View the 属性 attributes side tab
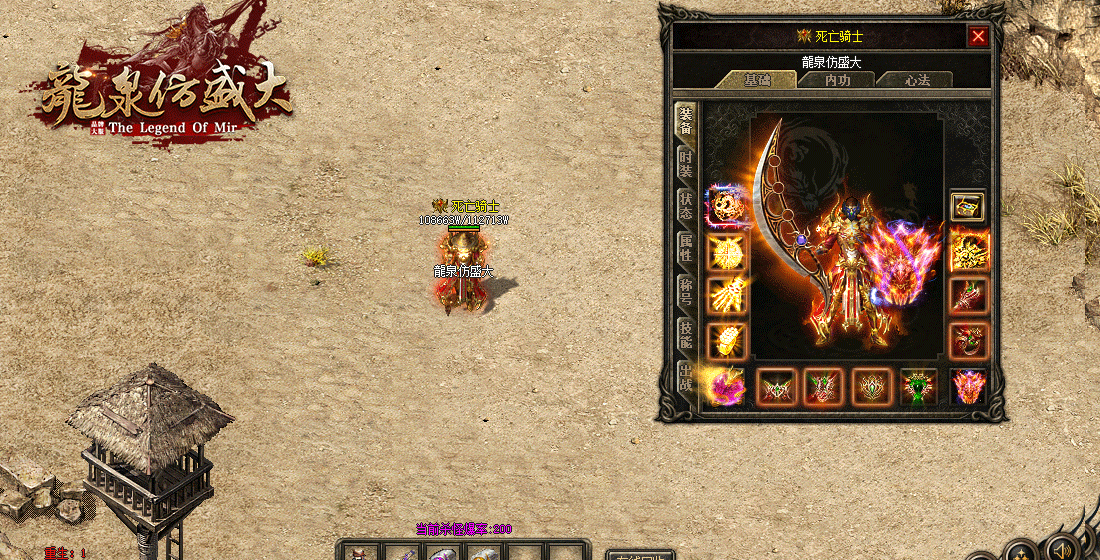Image resolution: width=1100 pixels, height=560 pixels. (x=686, y=249)
